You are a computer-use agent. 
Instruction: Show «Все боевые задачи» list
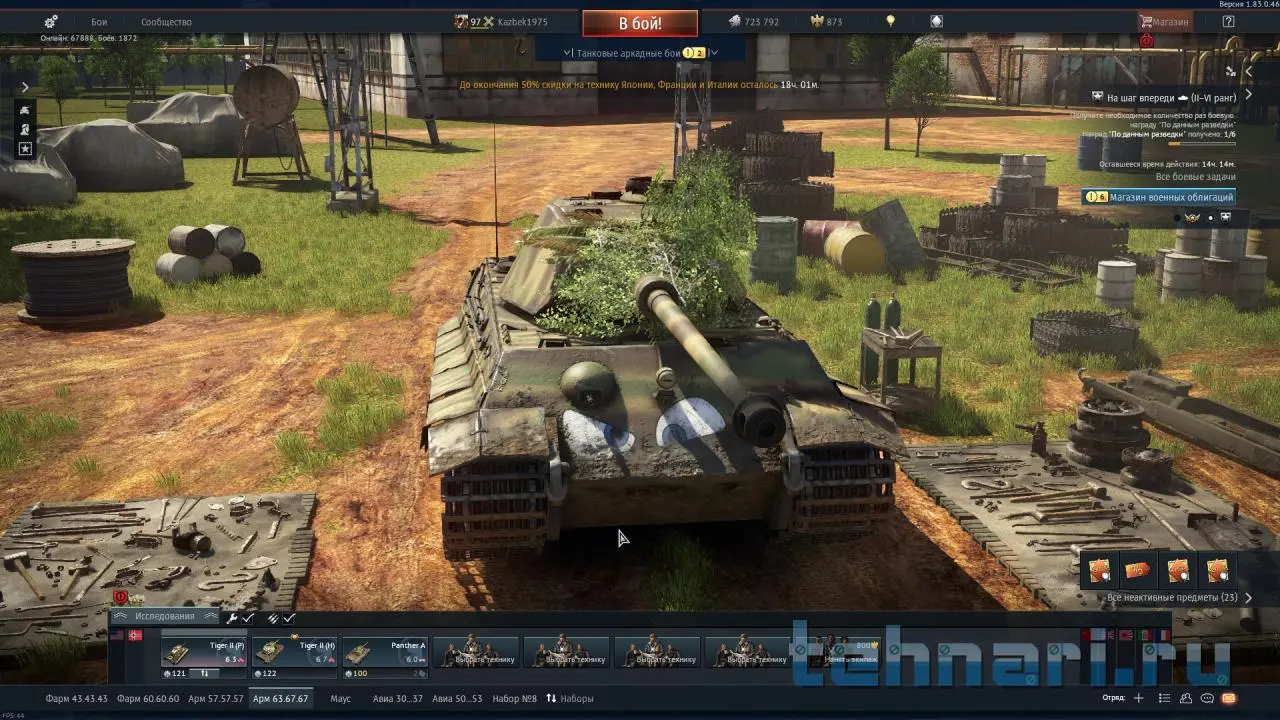coord(1195,177)
